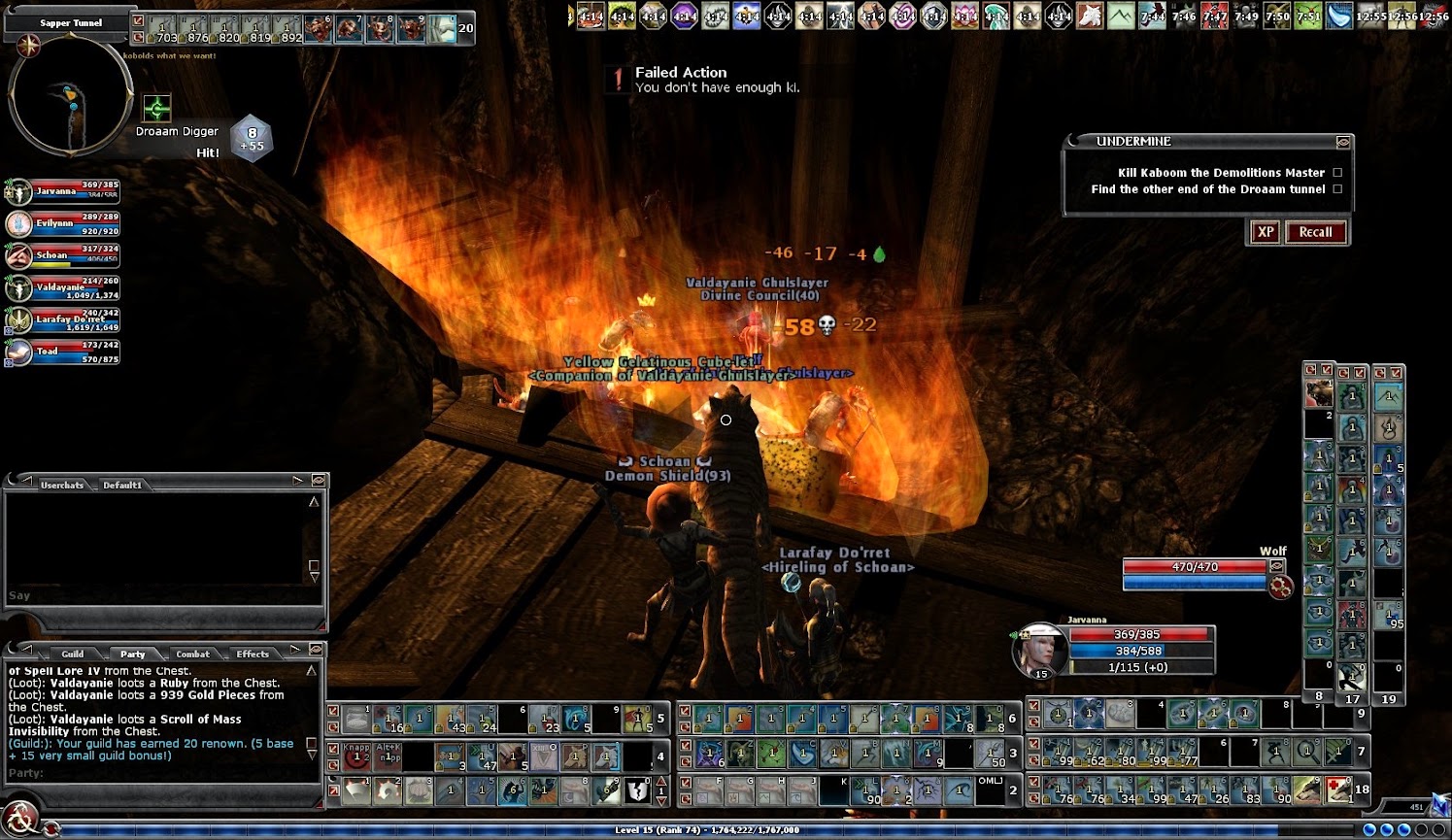Select the Party chat tab
This screenshot has height=840, width=1452.
click(132, 654)
